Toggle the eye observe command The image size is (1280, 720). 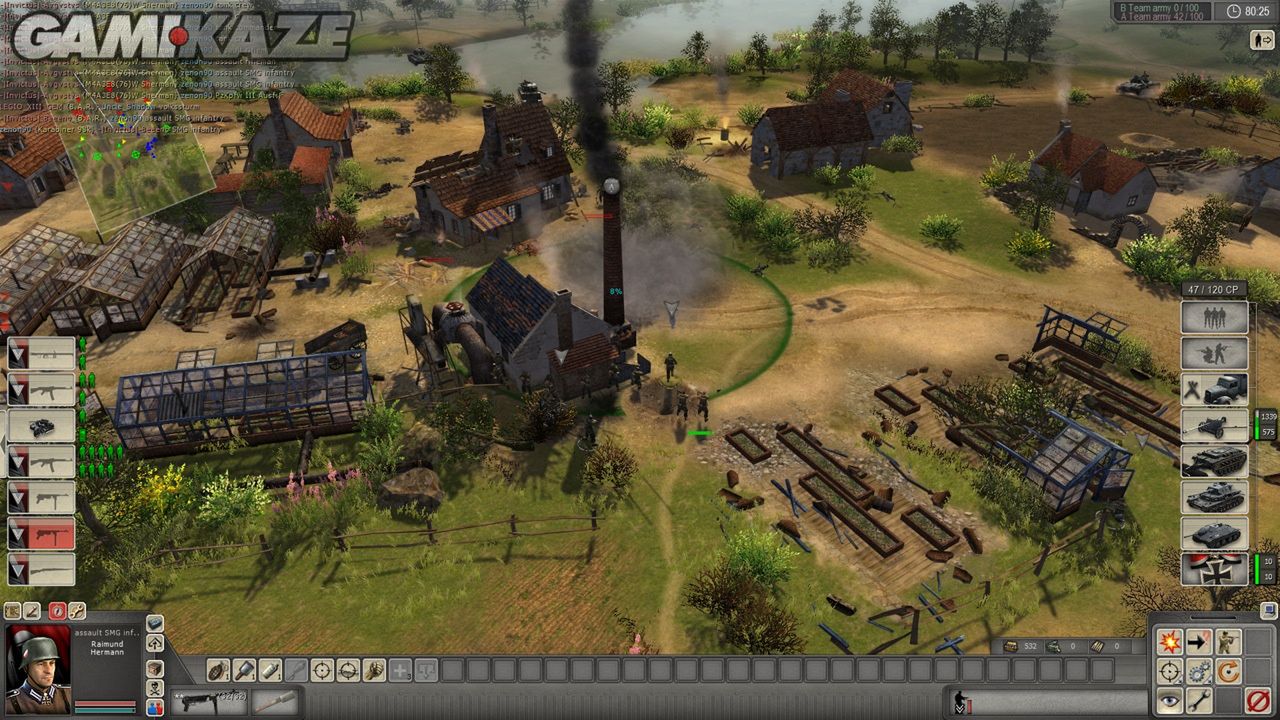coord(1168,701)
